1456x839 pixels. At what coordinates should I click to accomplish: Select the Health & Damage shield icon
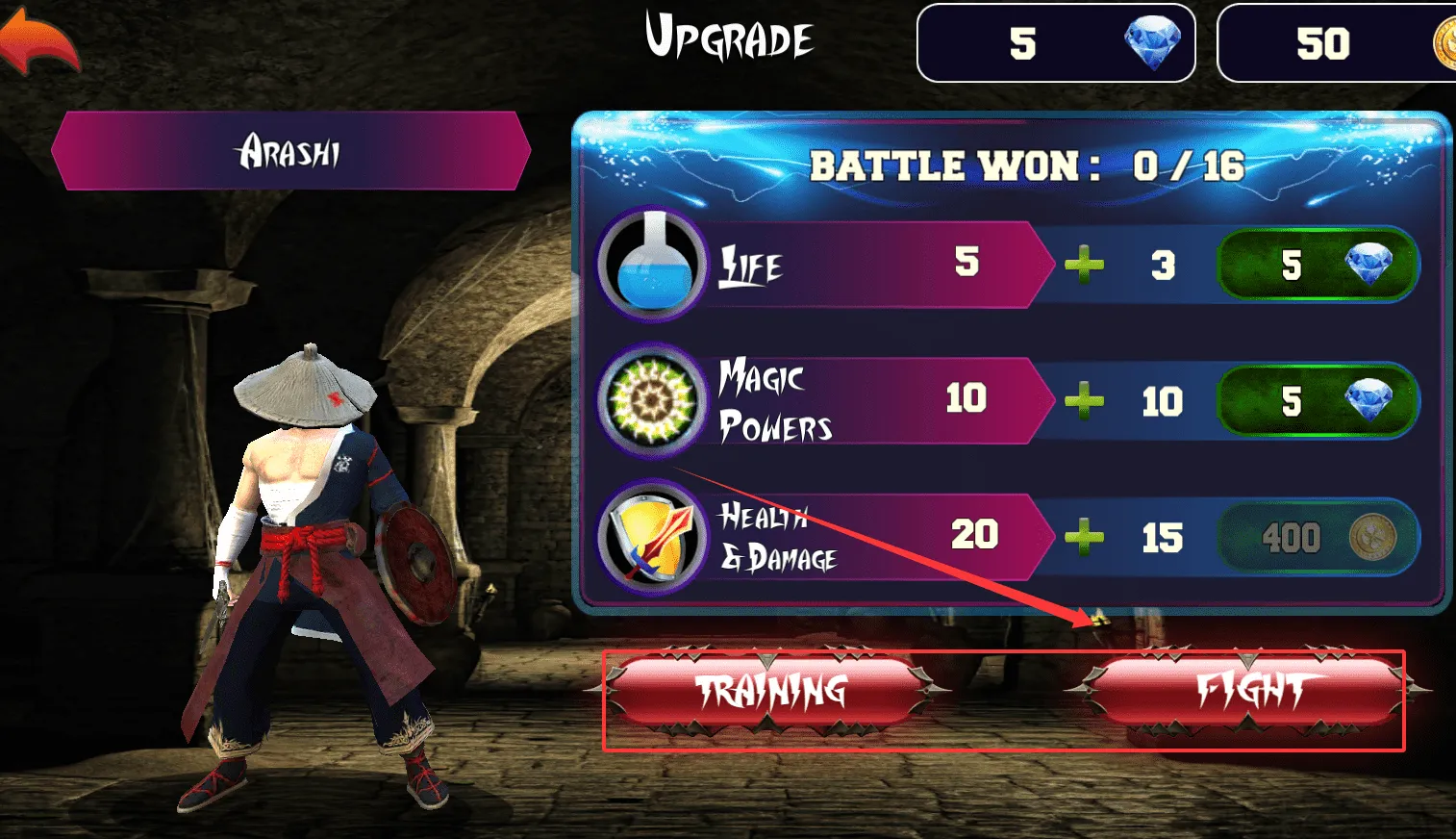(652, 537)
